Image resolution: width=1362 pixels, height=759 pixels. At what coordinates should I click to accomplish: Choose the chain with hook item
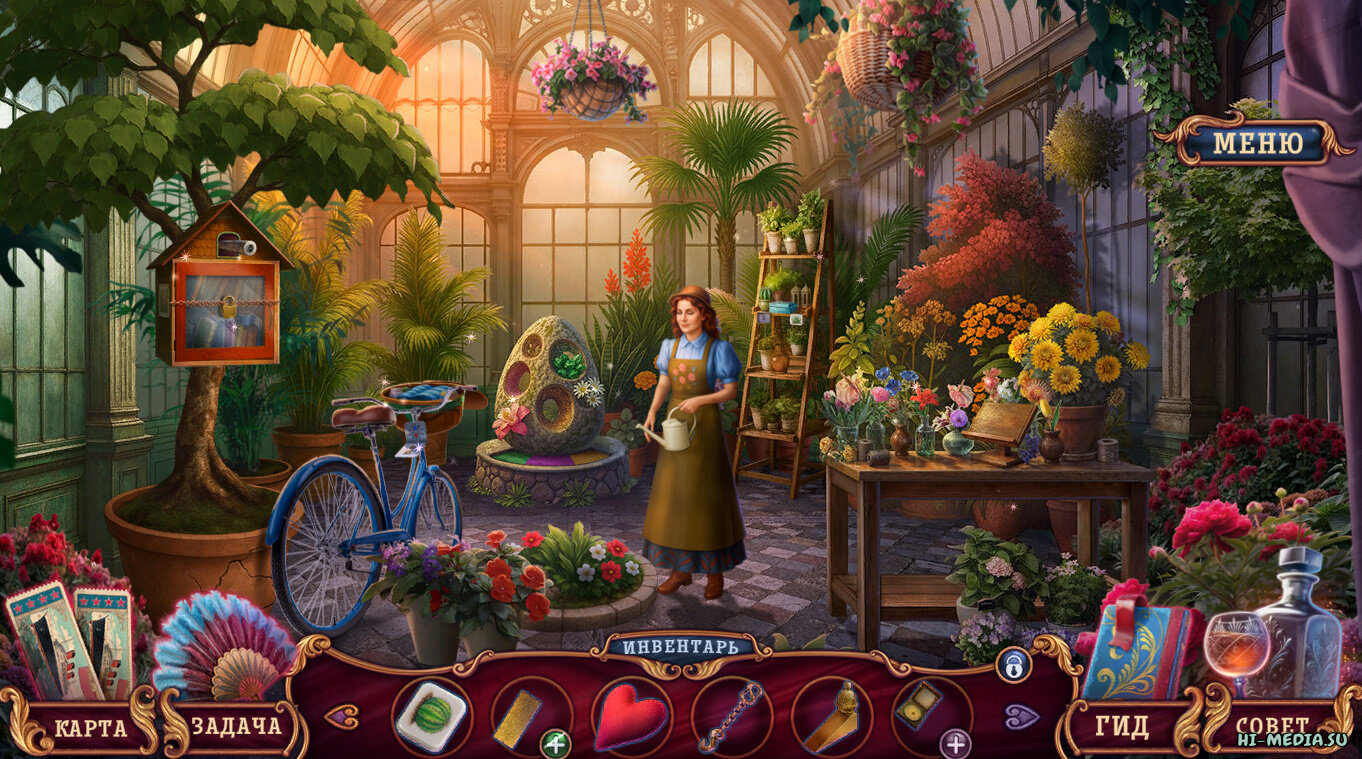point(731,717)
